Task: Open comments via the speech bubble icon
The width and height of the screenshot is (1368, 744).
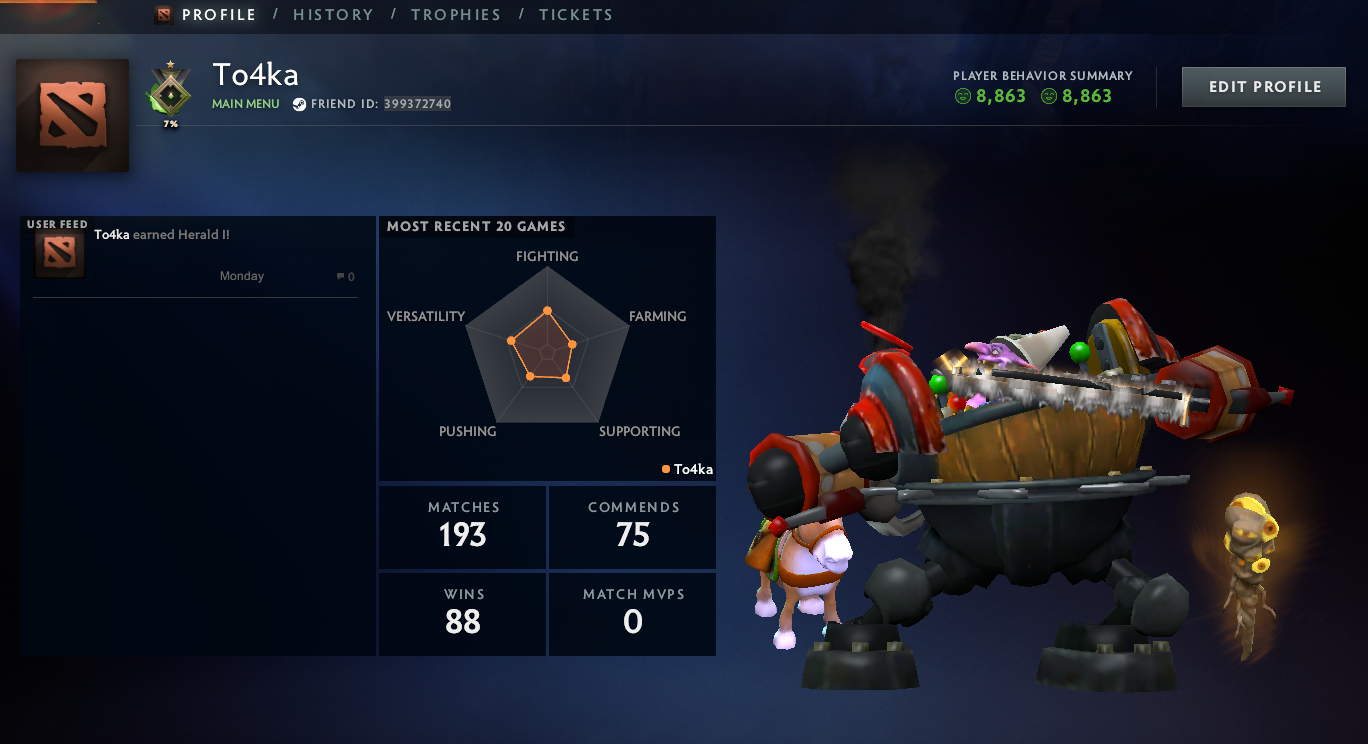Action: coord(339,276)
